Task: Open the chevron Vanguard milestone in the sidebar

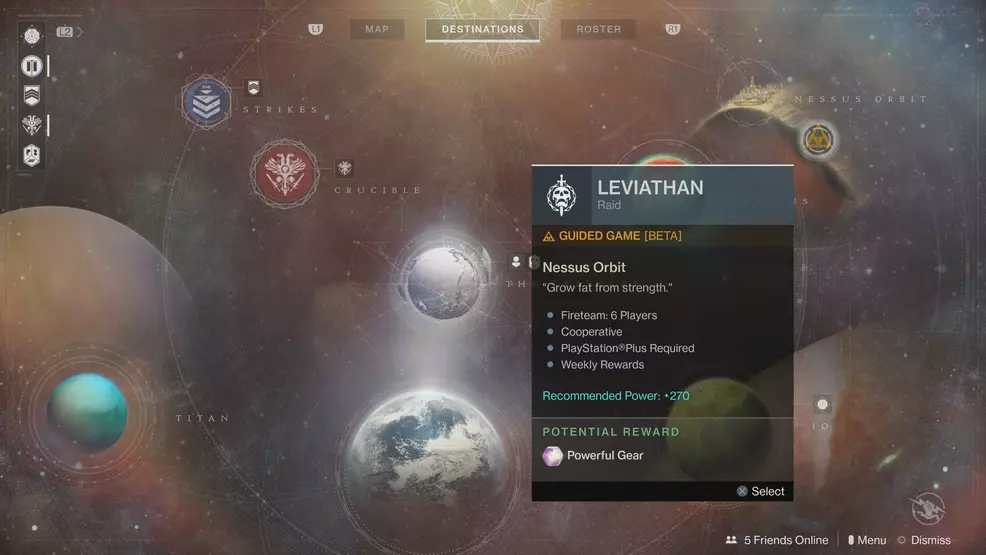Action: [32, 96]
